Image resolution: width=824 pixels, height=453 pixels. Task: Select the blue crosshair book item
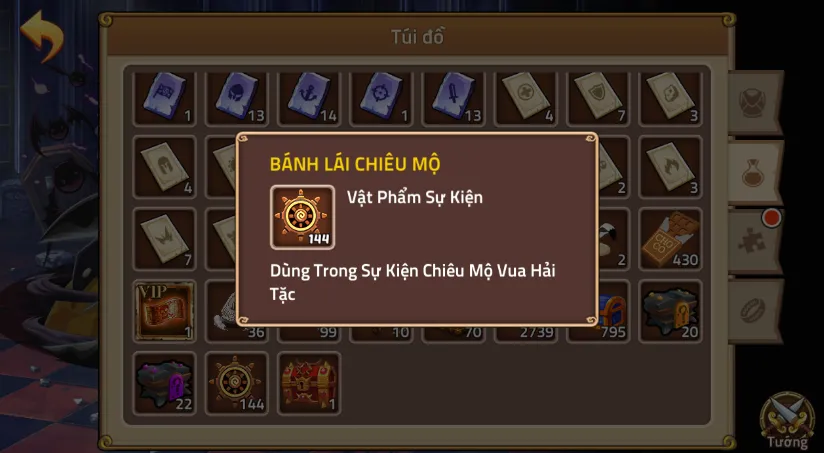click(381, 96)
